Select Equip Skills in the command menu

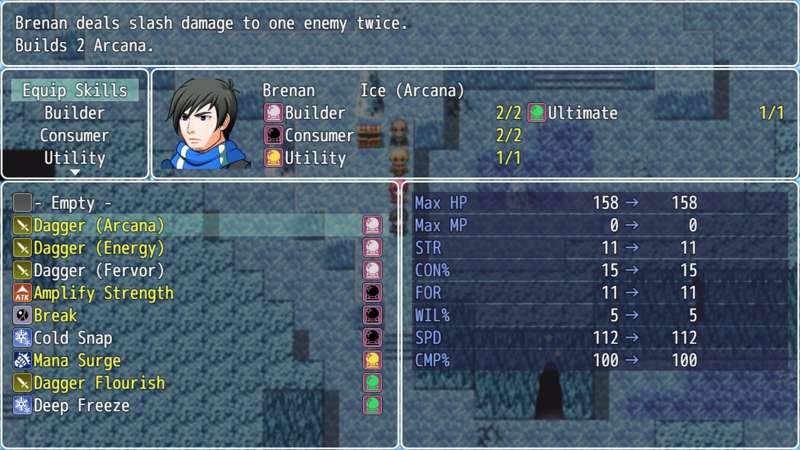75,90
